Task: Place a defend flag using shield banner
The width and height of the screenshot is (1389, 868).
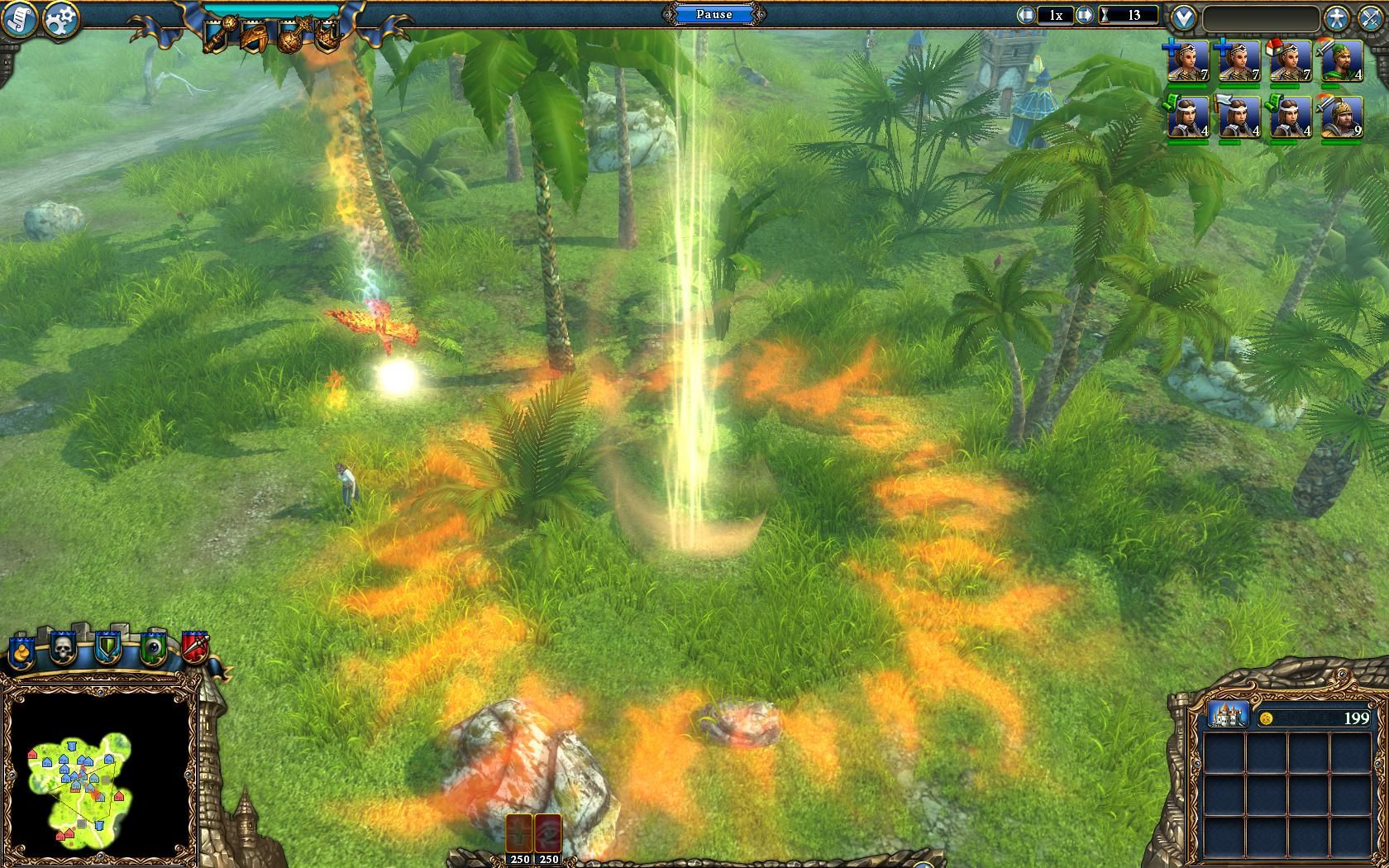Action: (x=107, y=648)
